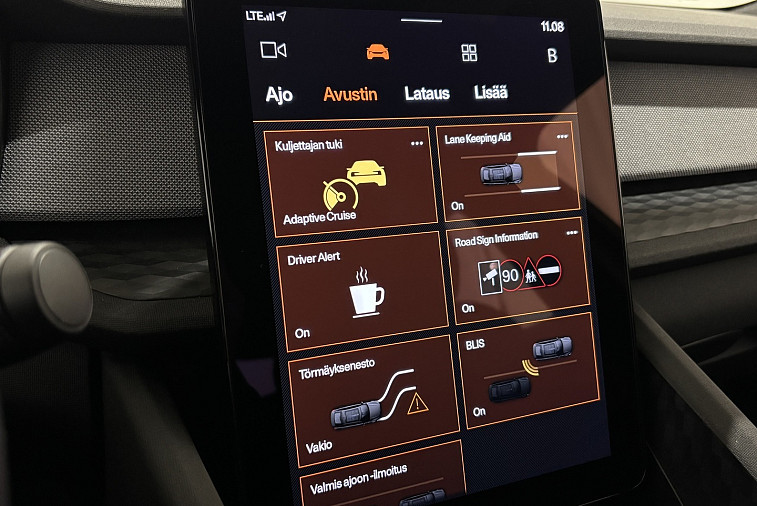Toggle the Lane Keeping Aid tile
Viewport: 757px width, 506px height.
pyautogui.click(x=508, y=169)
